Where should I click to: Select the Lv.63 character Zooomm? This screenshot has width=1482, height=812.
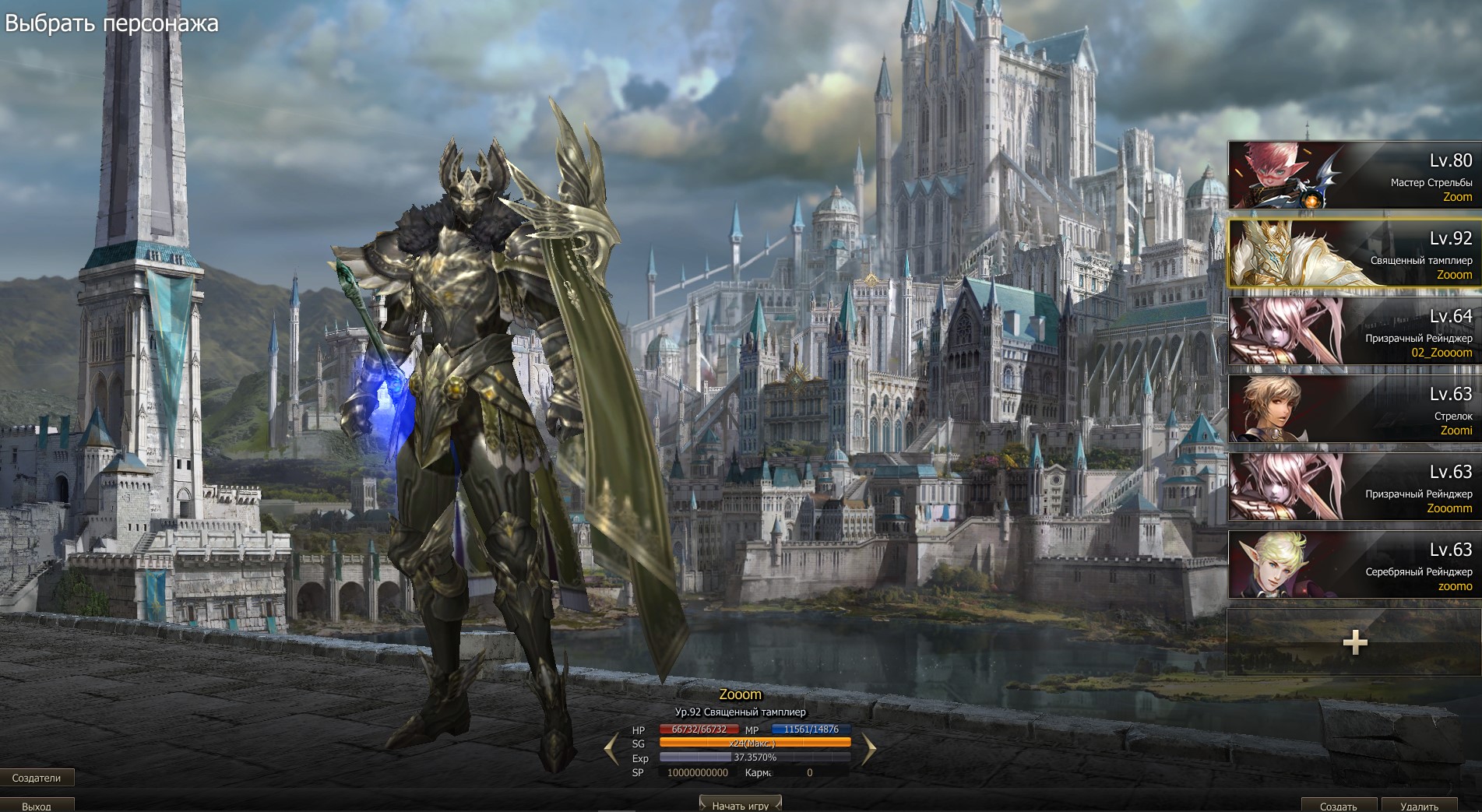pyautogui.click(x=1354, y=487)
